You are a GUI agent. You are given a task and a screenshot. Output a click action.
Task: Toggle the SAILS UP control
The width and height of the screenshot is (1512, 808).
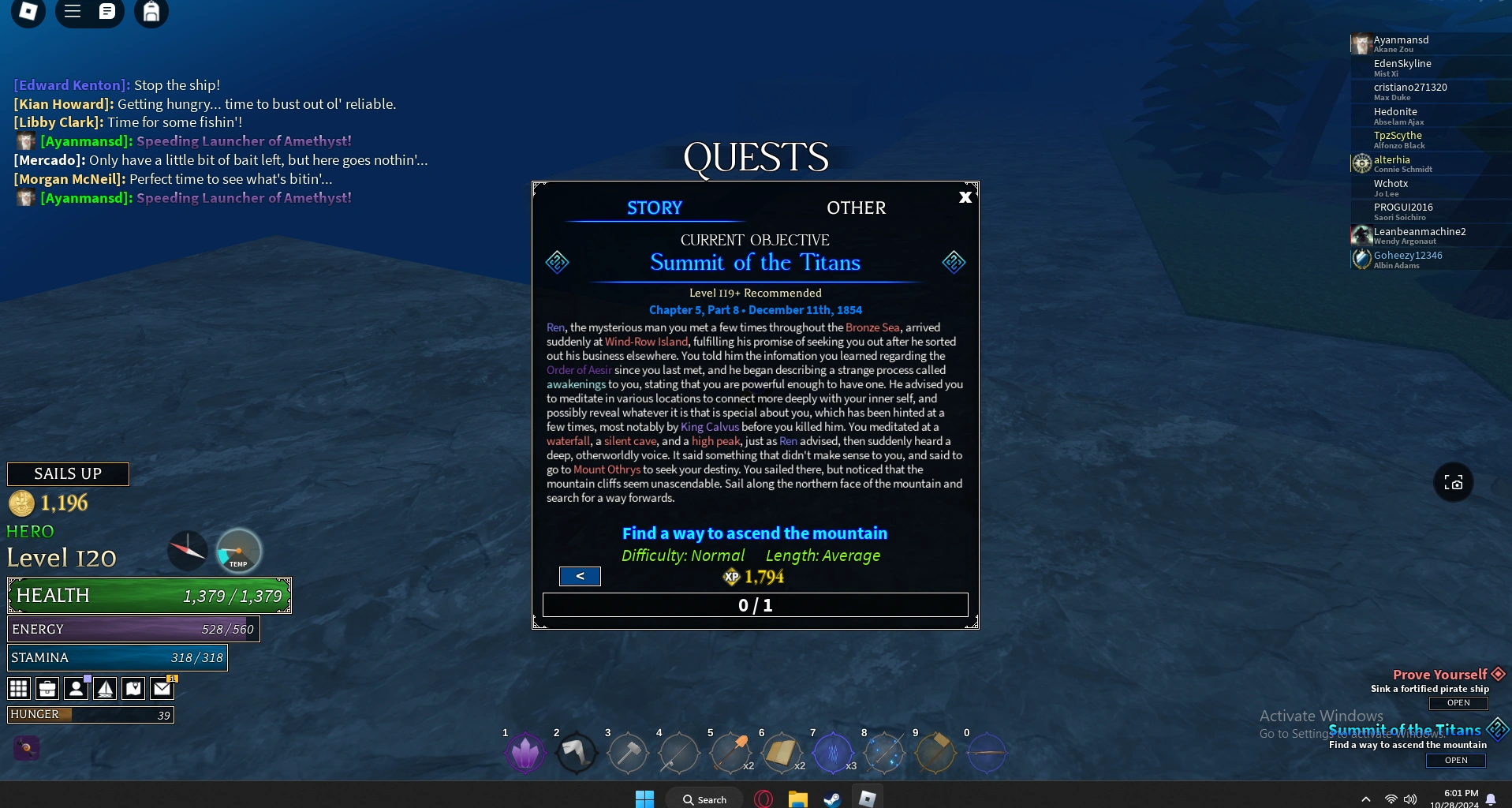[68, 473]
